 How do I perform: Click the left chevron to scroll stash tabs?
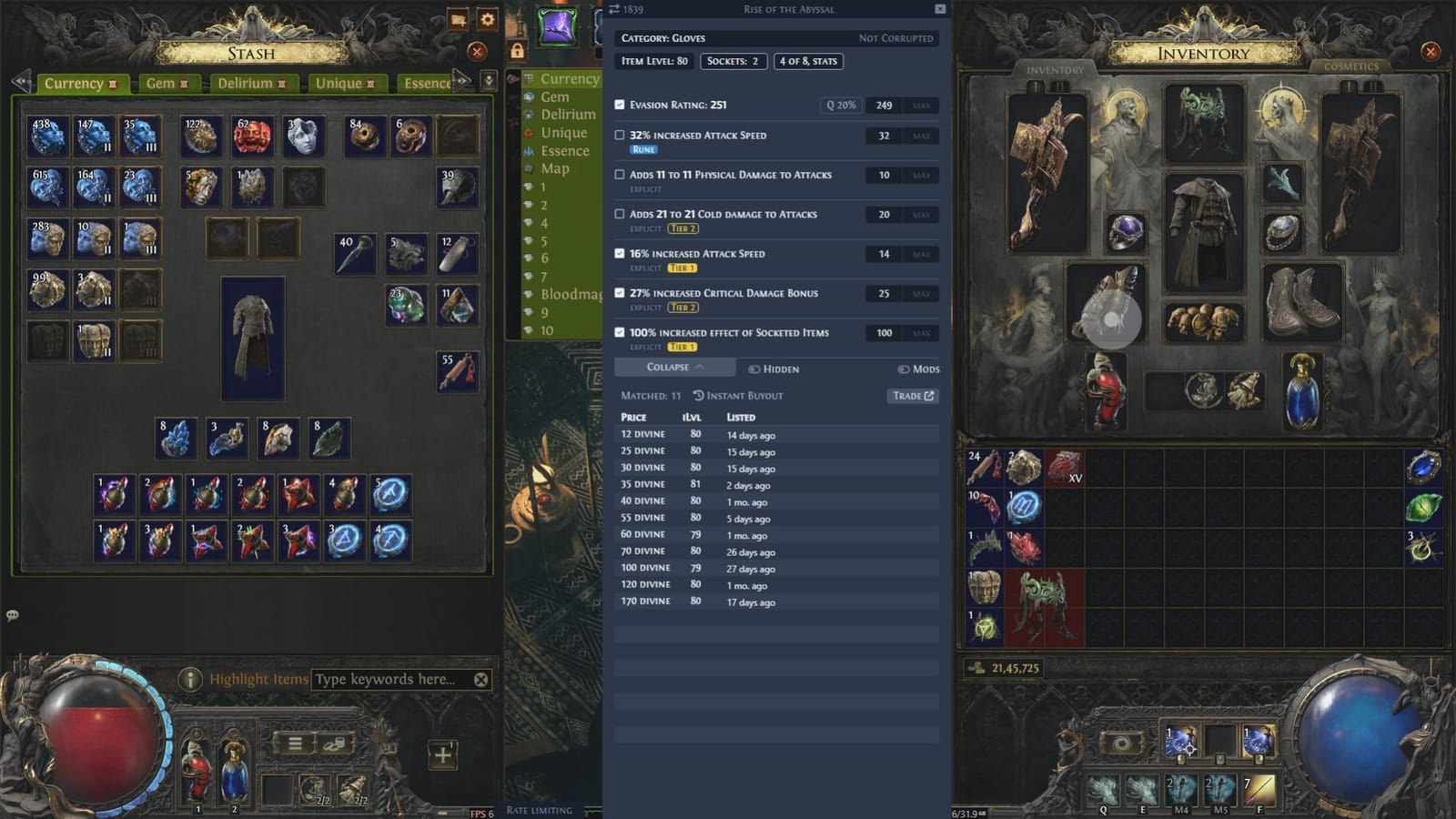tap(19, 79)
